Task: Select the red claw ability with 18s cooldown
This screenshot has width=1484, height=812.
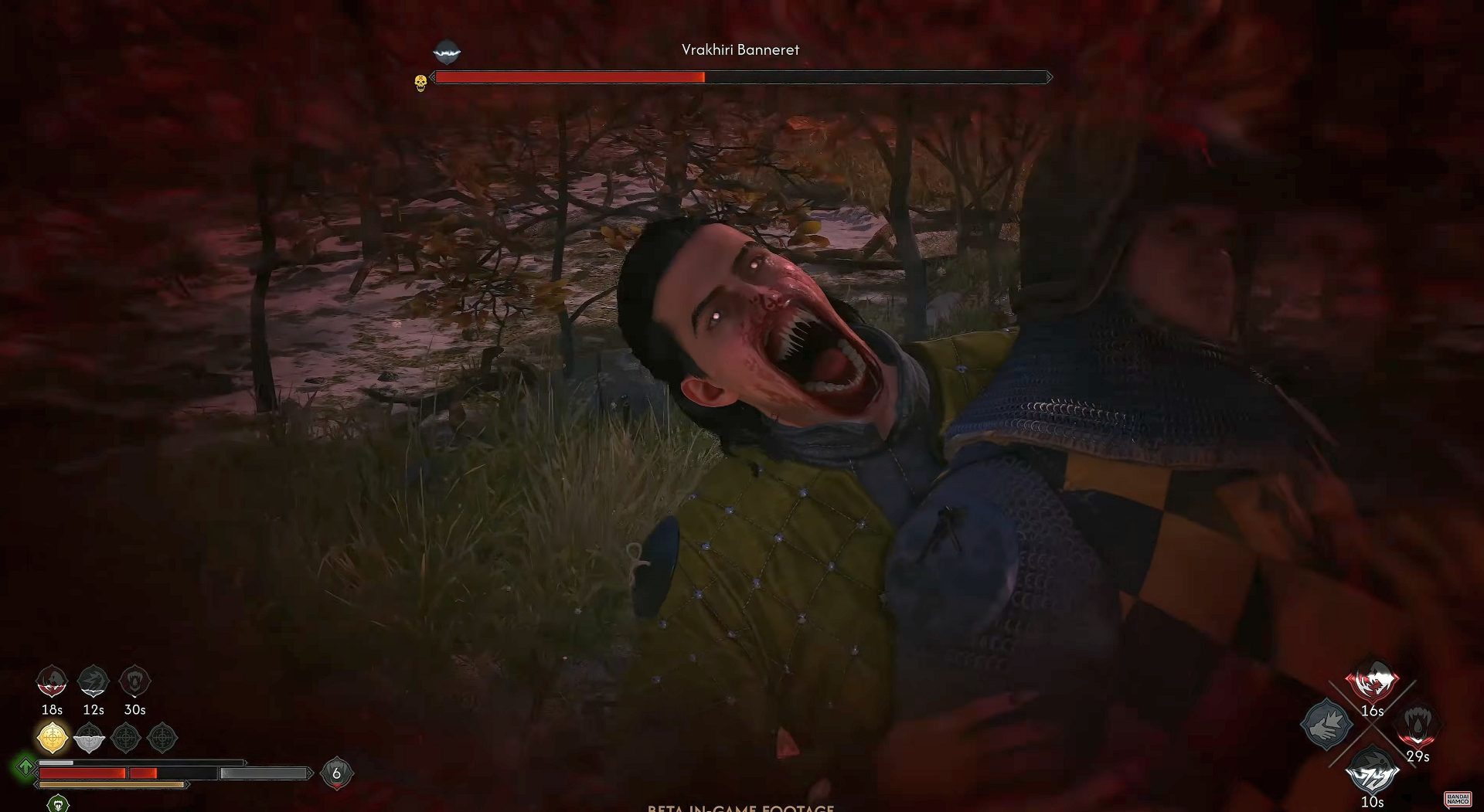Action: [51, 681]
